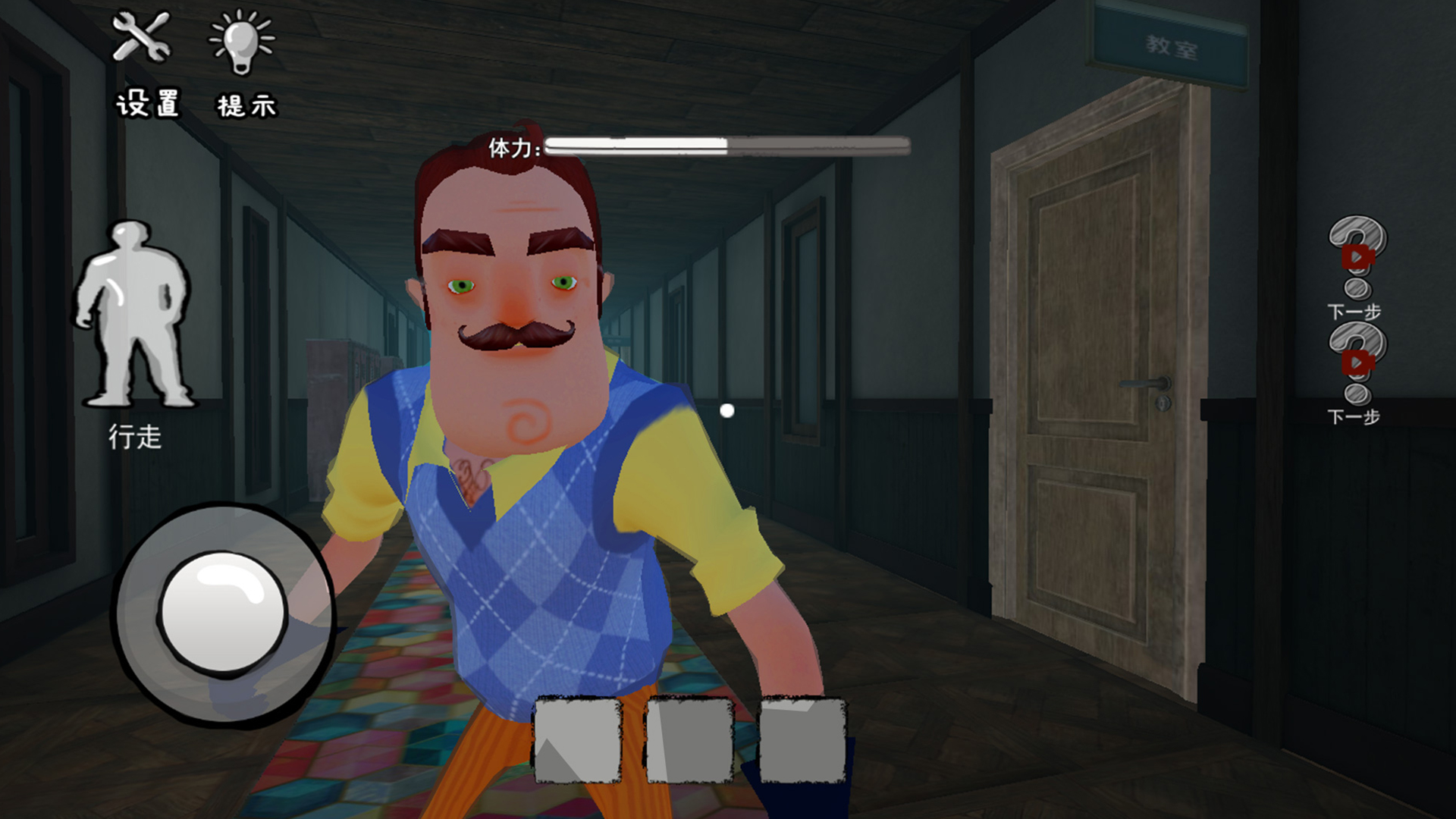Screen dimensions: 1456x819
Task: Click the virtual joystick knob
Action: click(223, 611)
